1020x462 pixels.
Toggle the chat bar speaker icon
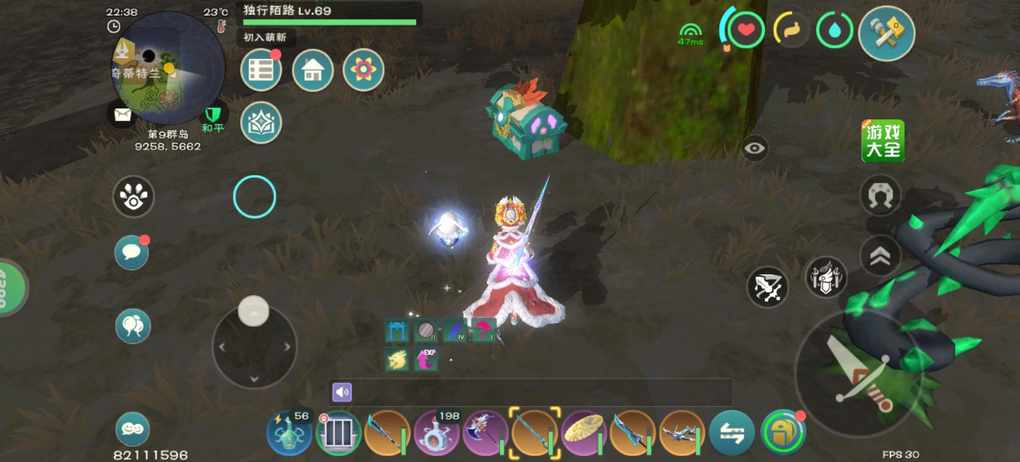pyautogui.click(x=343, y=392)
